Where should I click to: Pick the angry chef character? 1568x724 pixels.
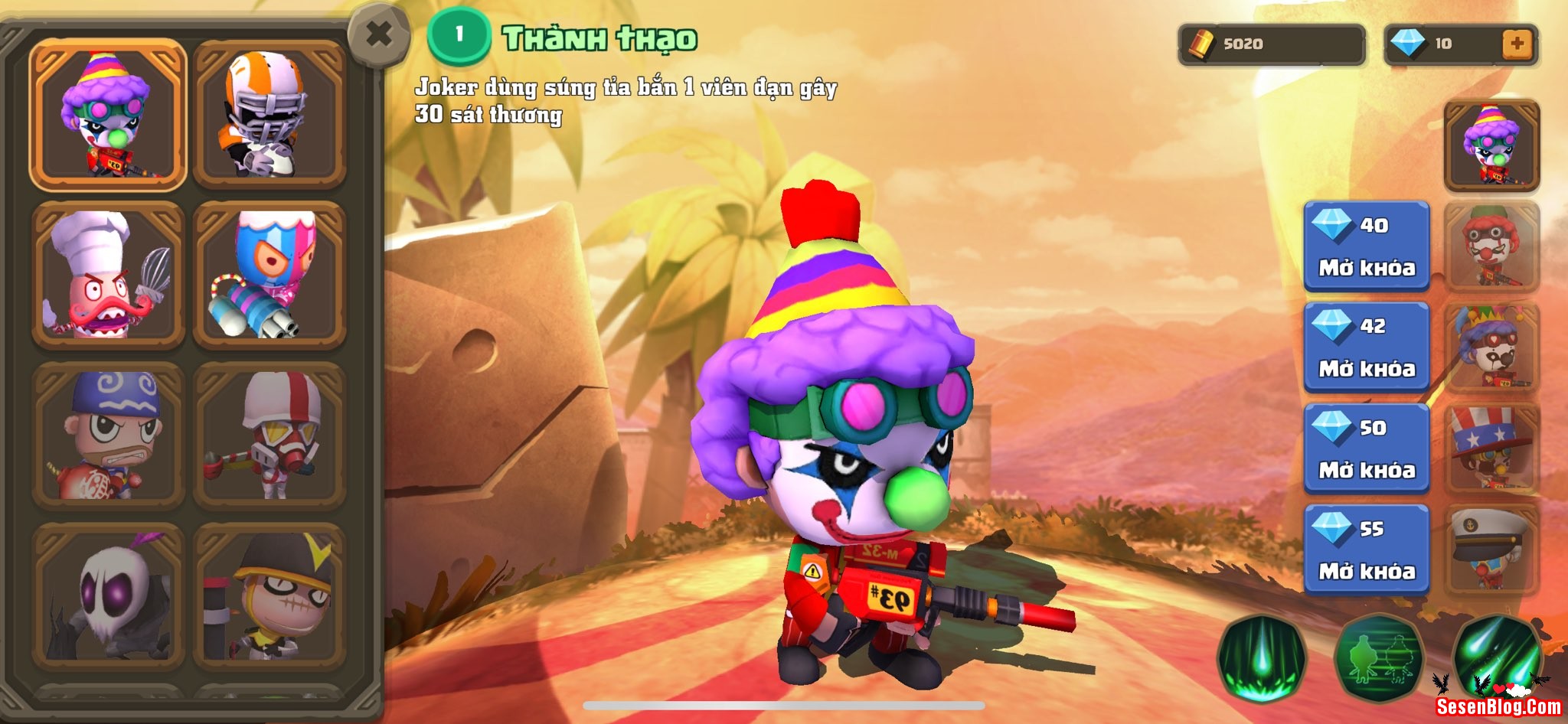[x=108, y=276]
